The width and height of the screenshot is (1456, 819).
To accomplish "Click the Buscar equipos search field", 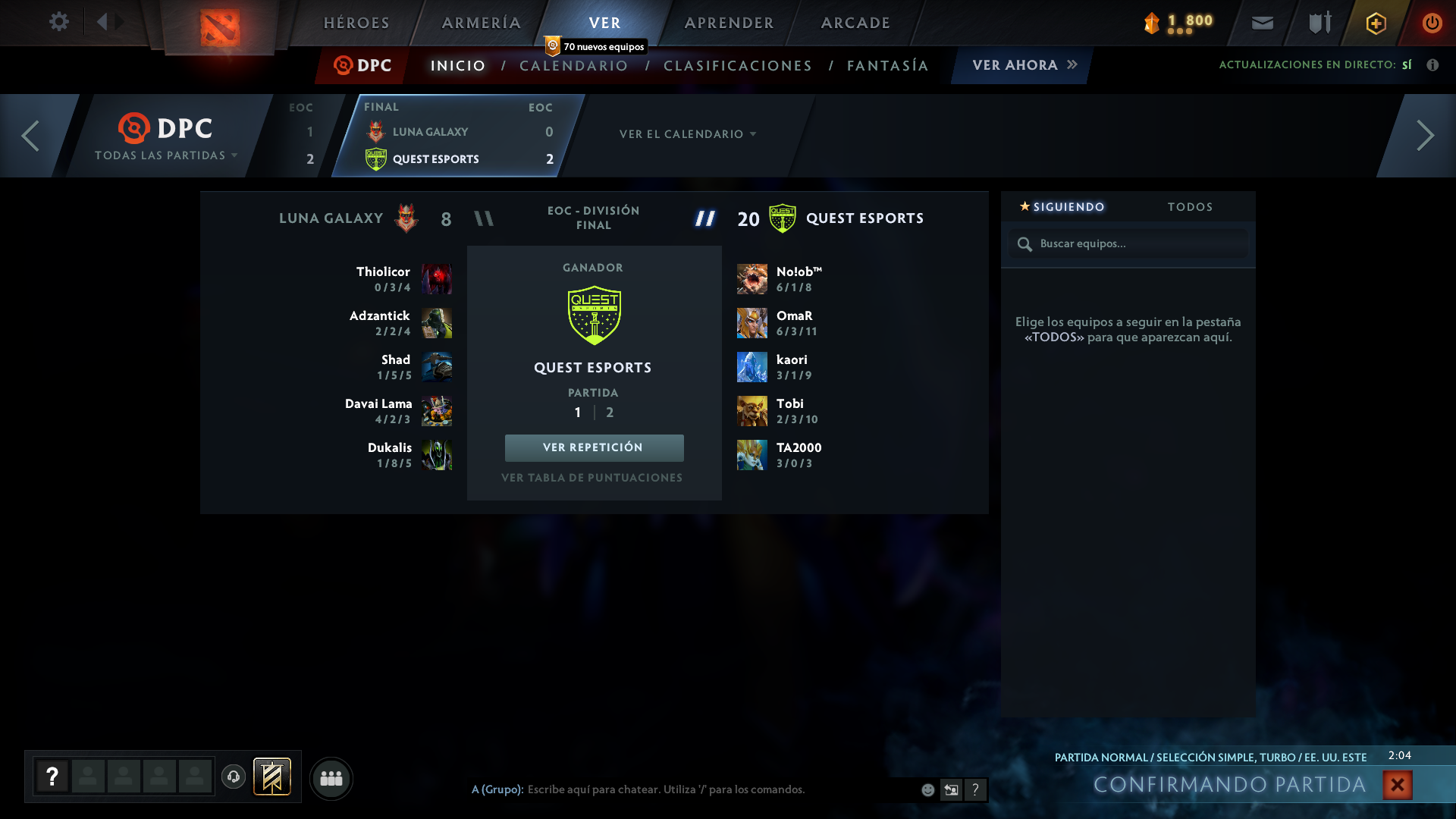I will coord(1128,243).
